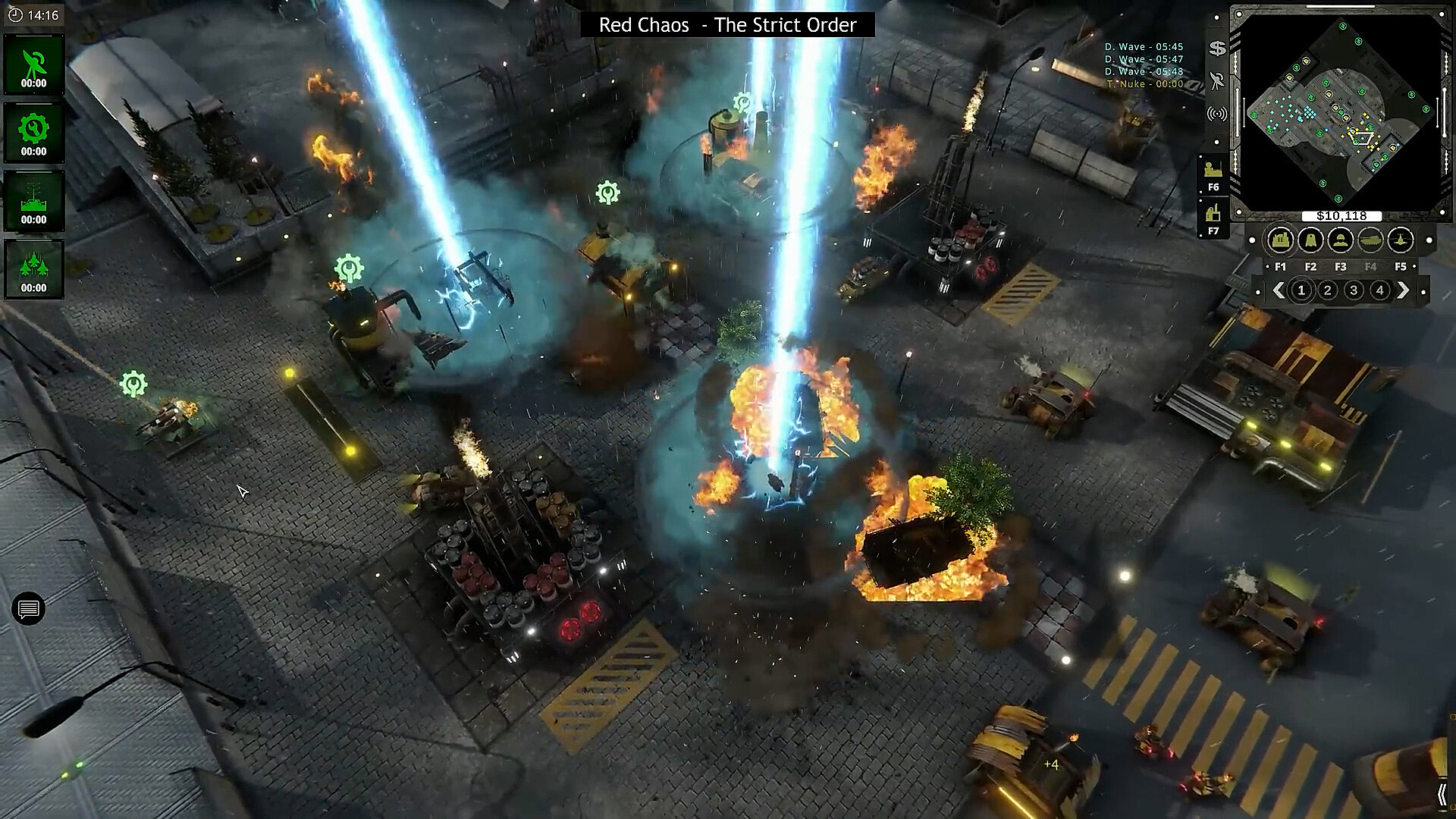The height and width of the screenshot is (819, 1456).
Task: Select the F6 structure shortcut
Action: [1213, 174]
